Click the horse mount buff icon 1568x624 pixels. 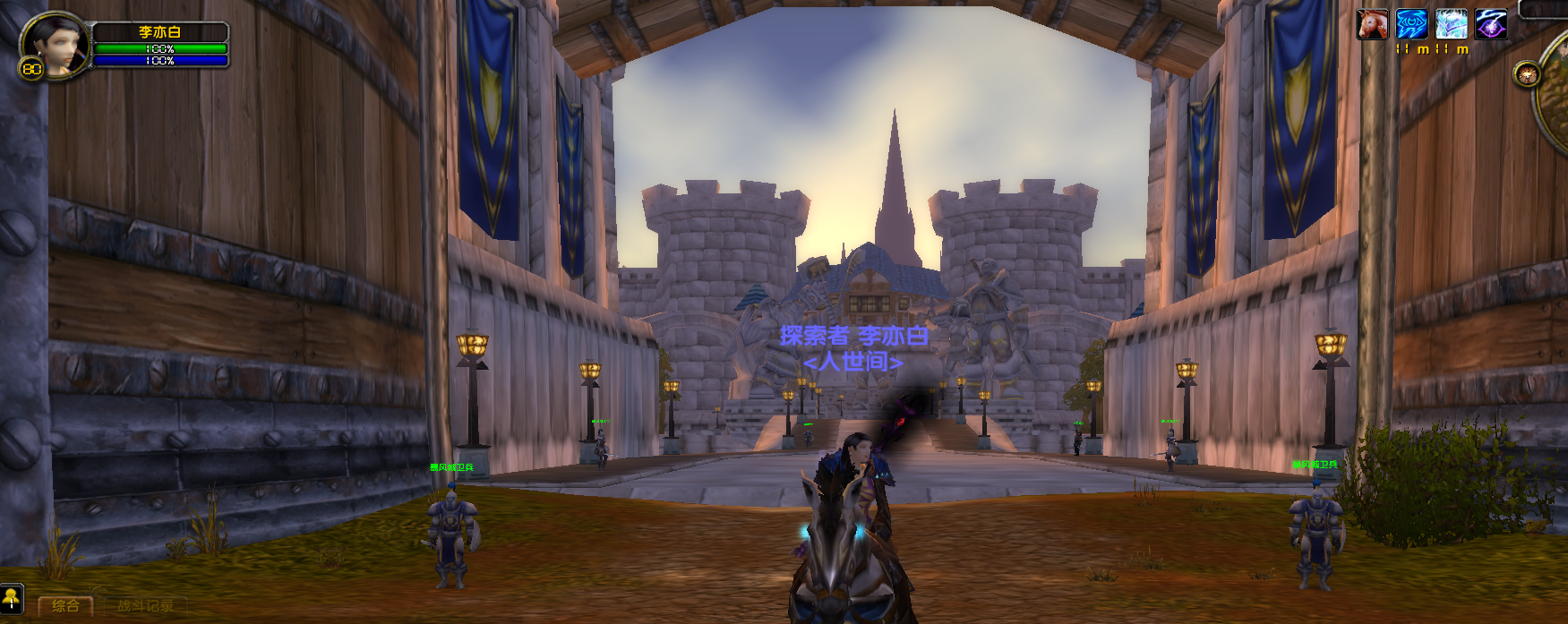coord(1372,24)
